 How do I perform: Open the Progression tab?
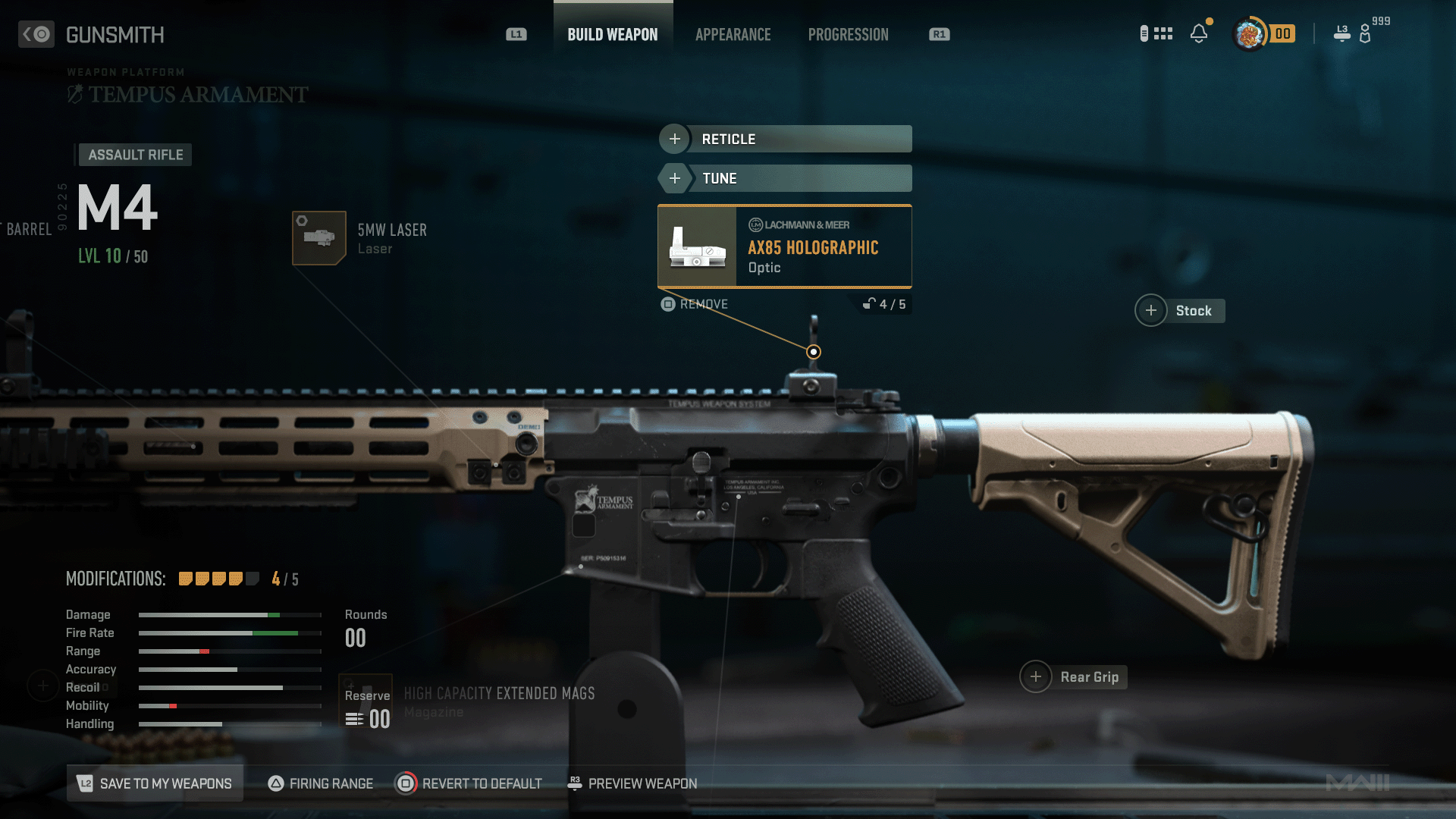(848, 35)
